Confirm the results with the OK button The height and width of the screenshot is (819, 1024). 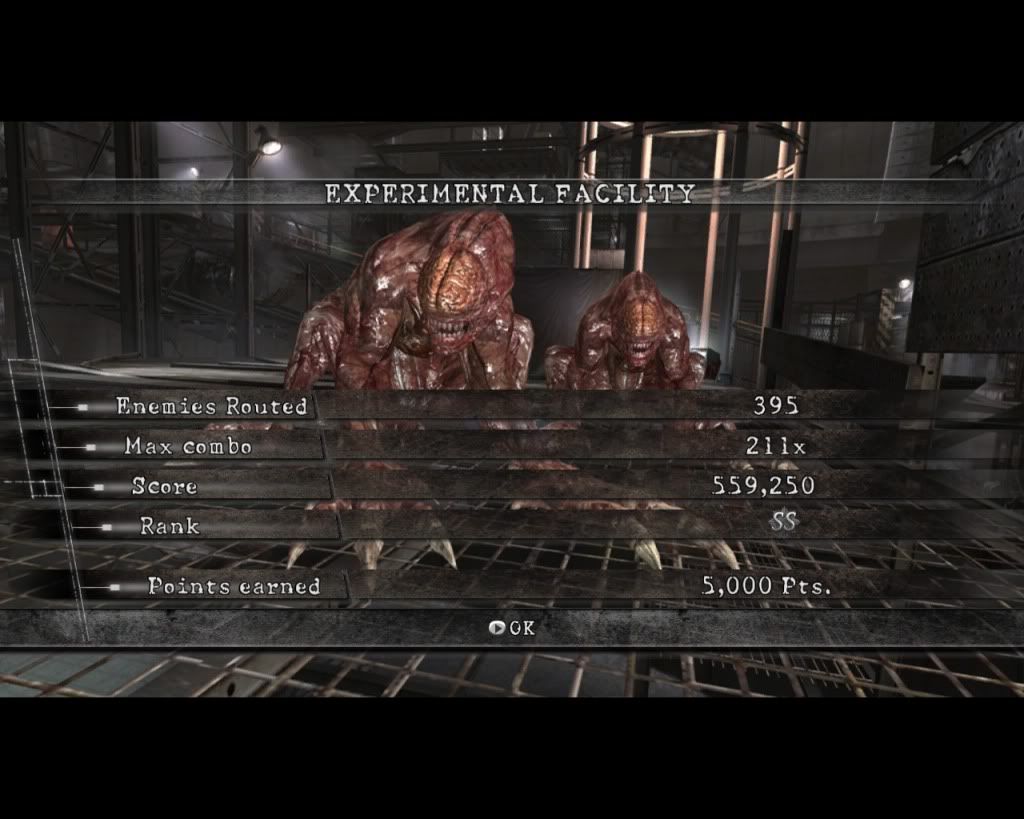point(512,628)
